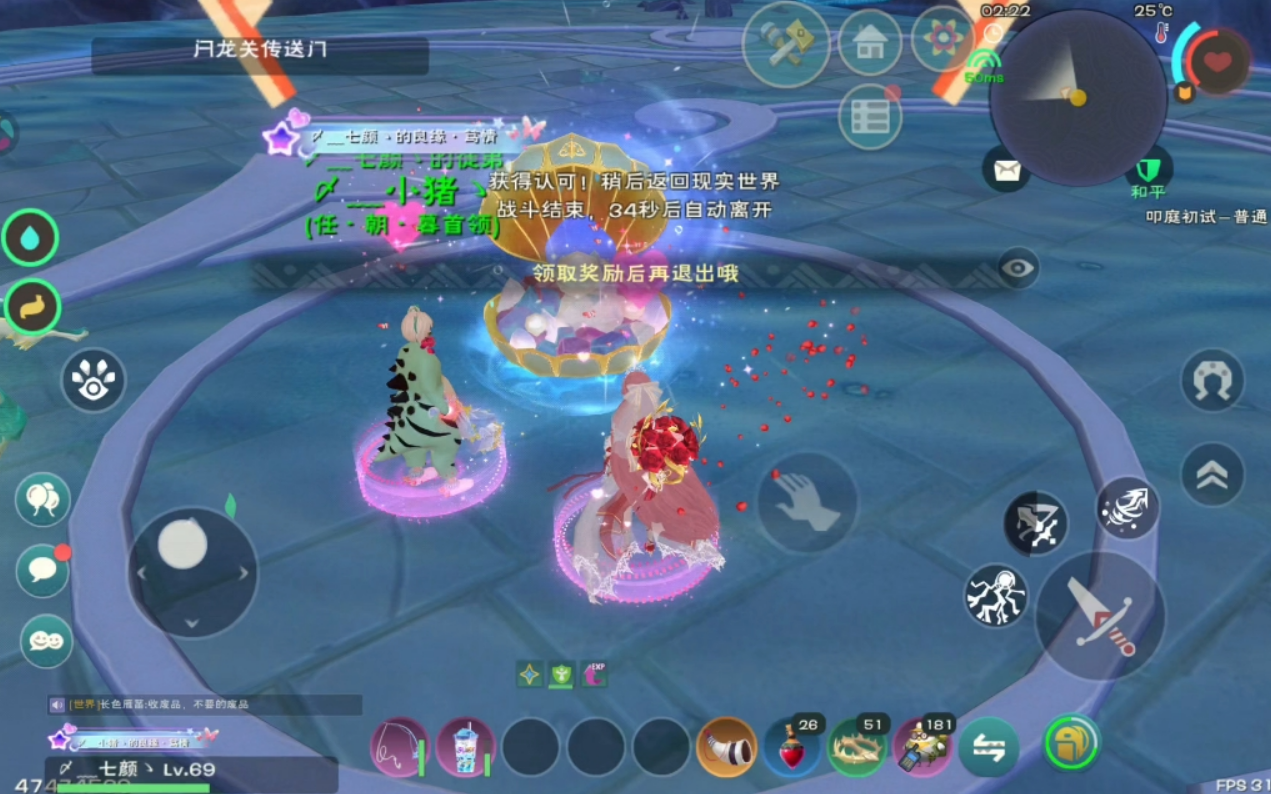
Task: Tap the horseshoe mount button
Action: pyautogui.click(x=1212, y=381)
